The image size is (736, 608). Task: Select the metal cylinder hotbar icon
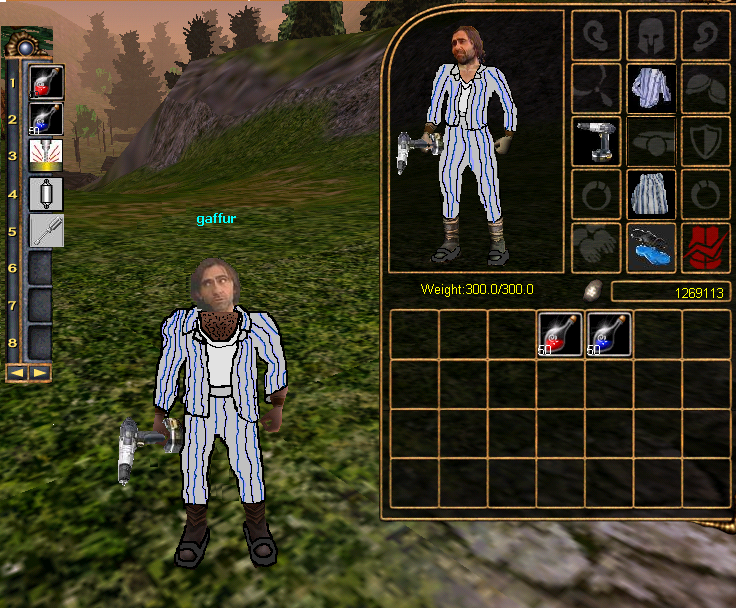tap(41, 193)
